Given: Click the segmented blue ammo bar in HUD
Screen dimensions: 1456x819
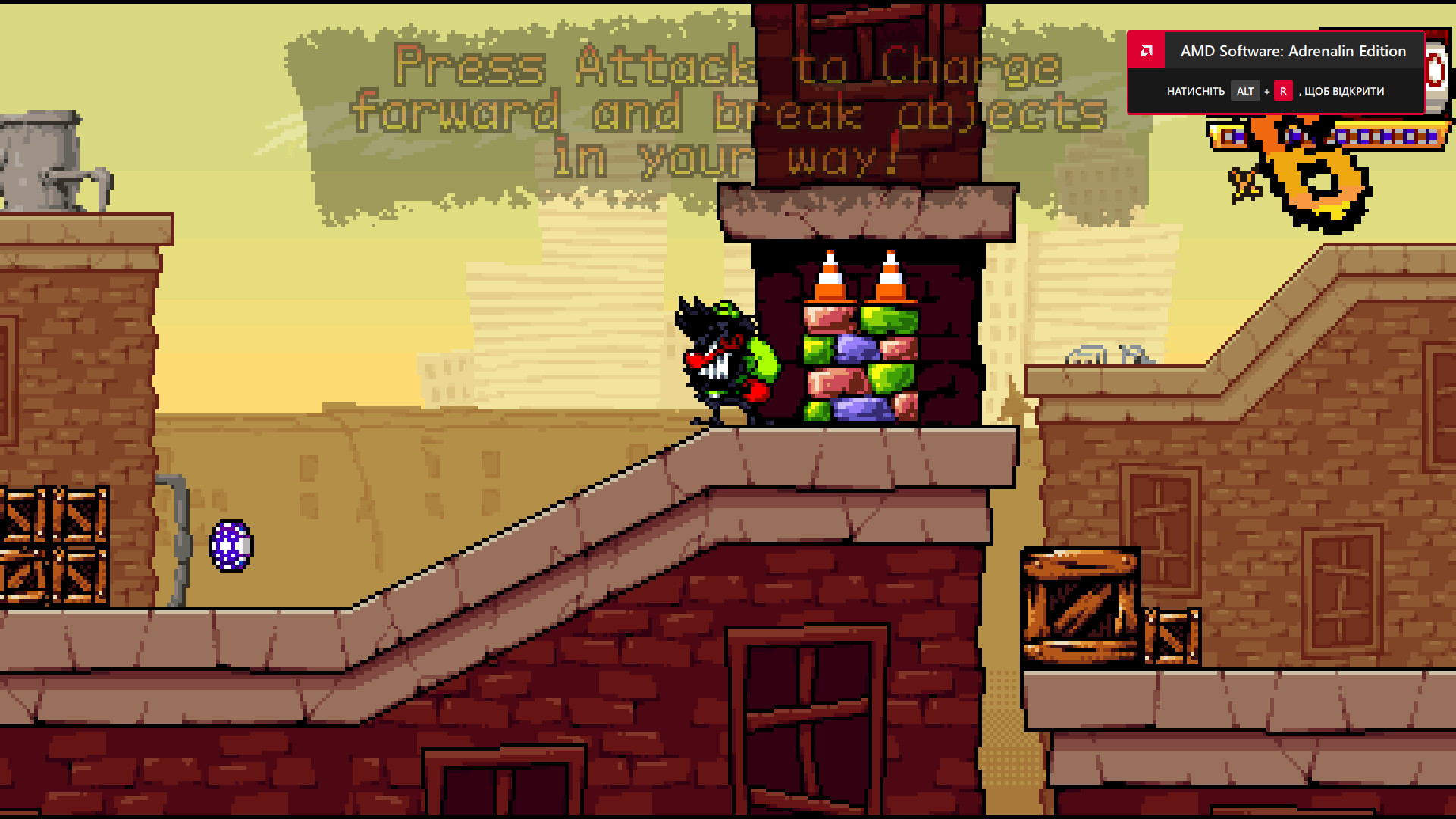Looking at the screenshot, I should pyautogui.click(x=1388, y=138).
